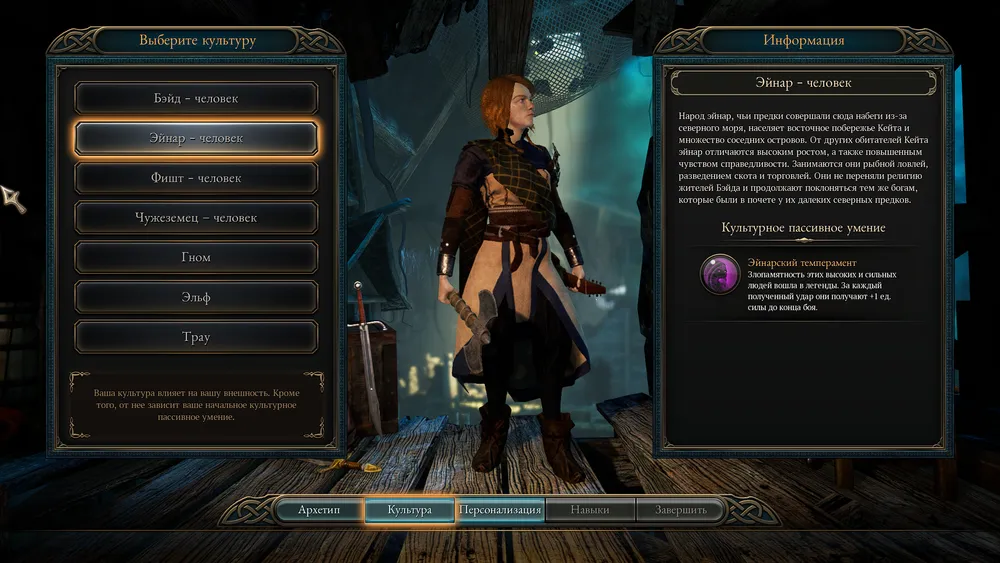This screenshot has height=563, width=1000.
Task: Select the Эльф culture
Action: coord(196,297)
